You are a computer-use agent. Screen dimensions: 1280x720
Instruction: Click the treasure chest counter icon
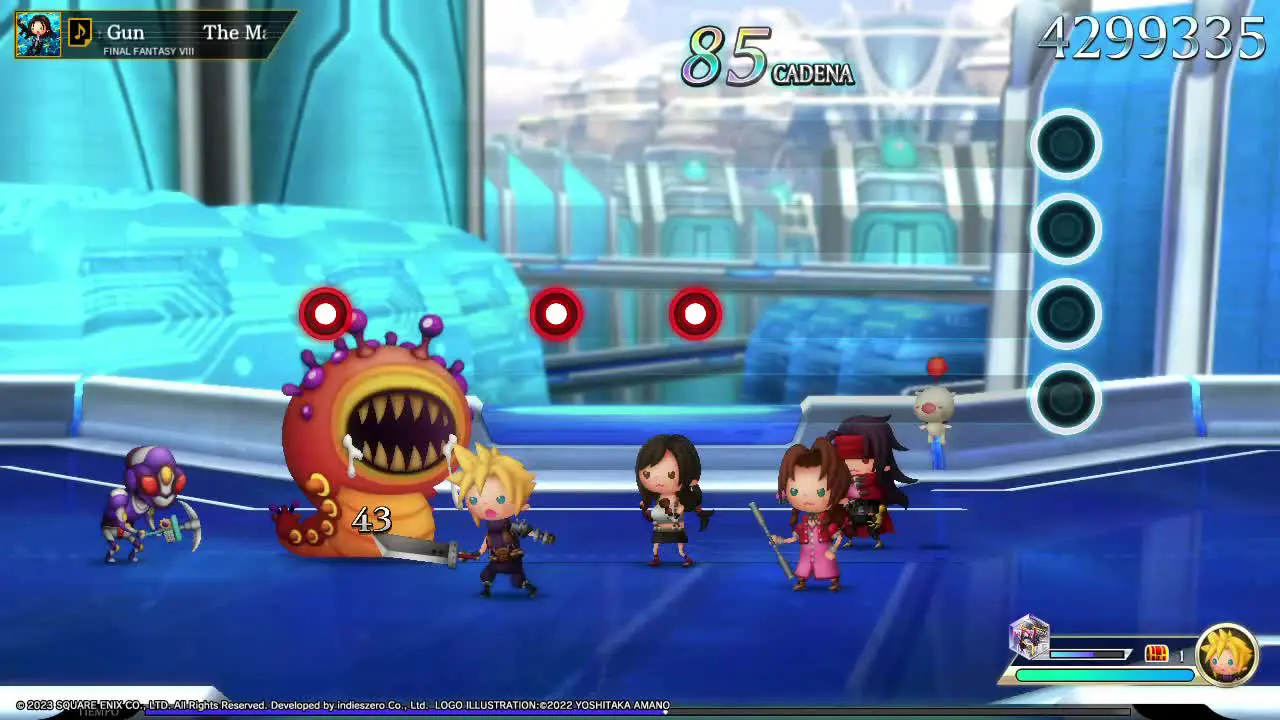coord(1156,654)
